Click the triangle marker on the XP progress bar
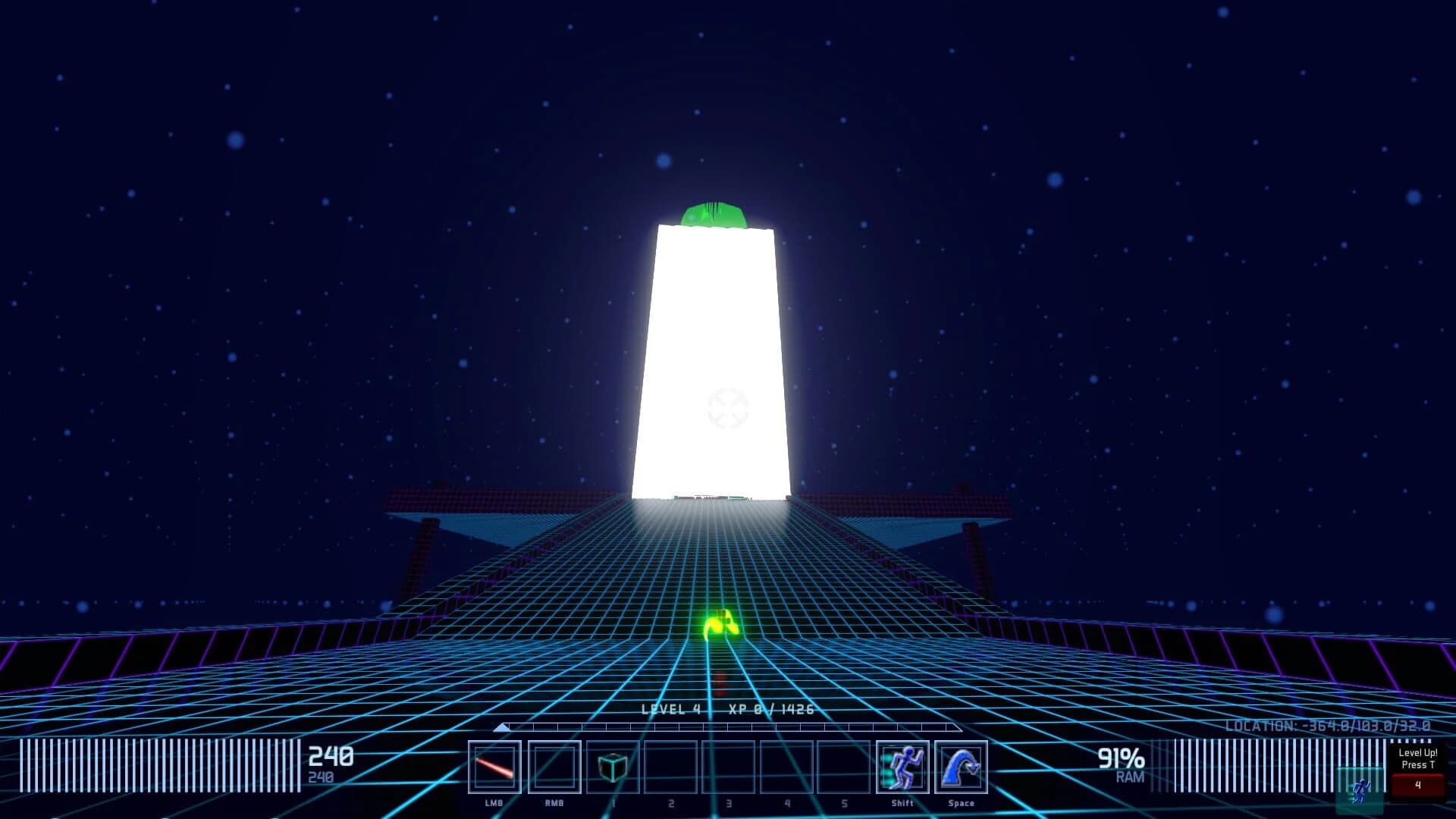This screenshot has width=1456, height=819. pos(502,726)
